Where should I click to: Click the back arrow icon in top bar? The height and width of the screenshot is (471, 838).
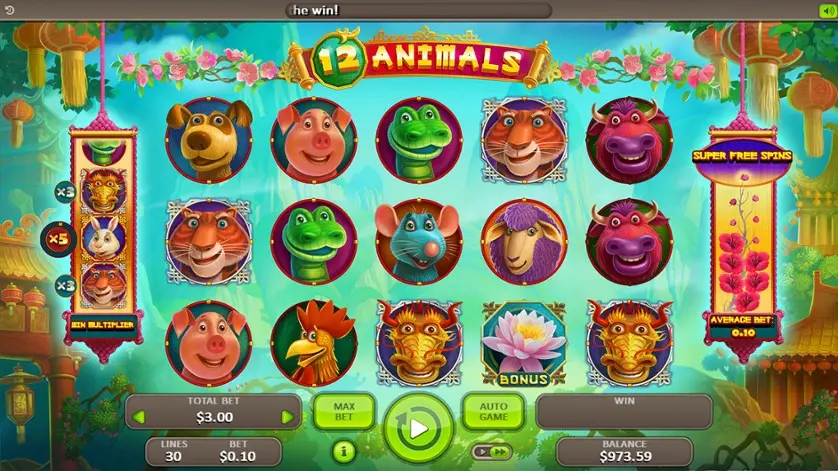(9, 10)
